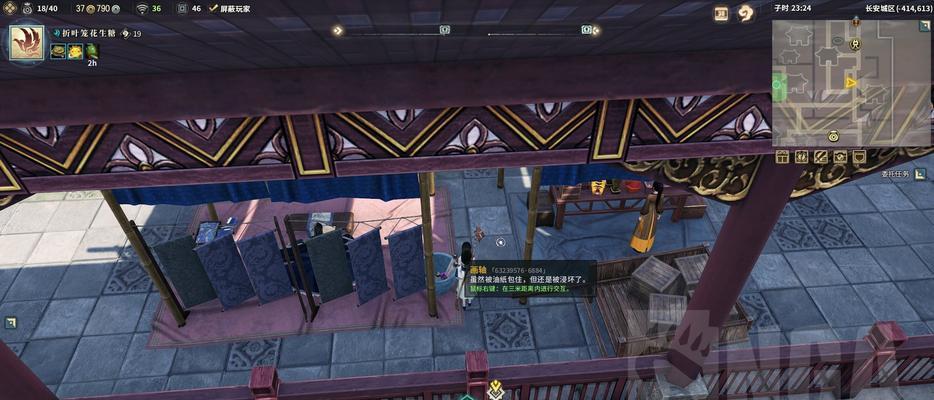The height and width of the screenshot is (400, 934).
Task: Select the turtle buff icon
Action: pos(58,51)
